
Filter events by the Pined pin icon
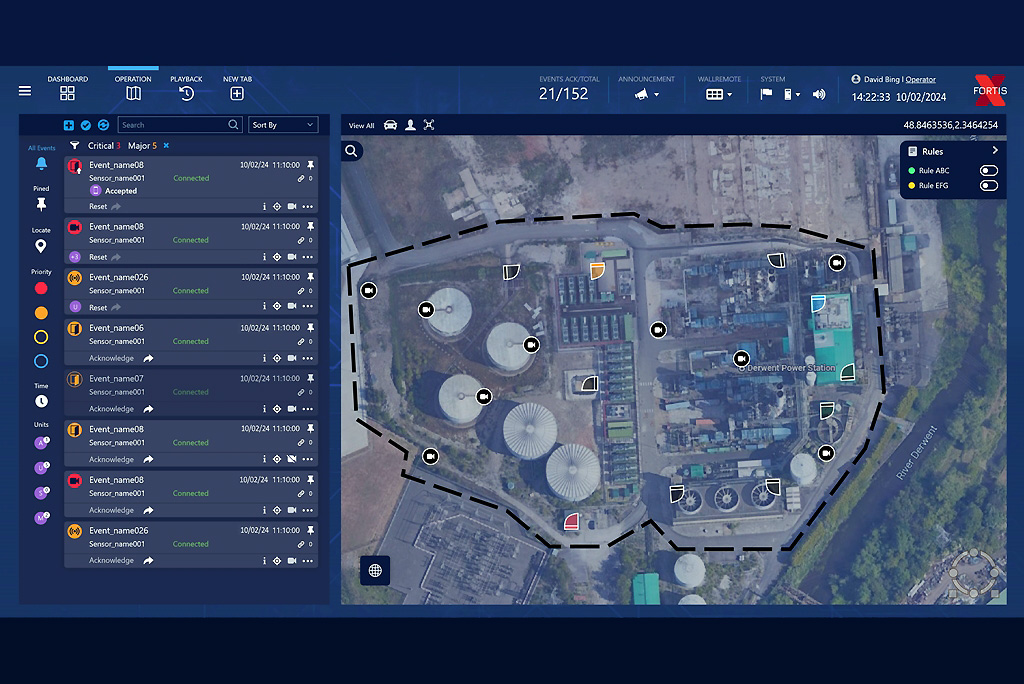pyautogui.click(x=41, y=204)
